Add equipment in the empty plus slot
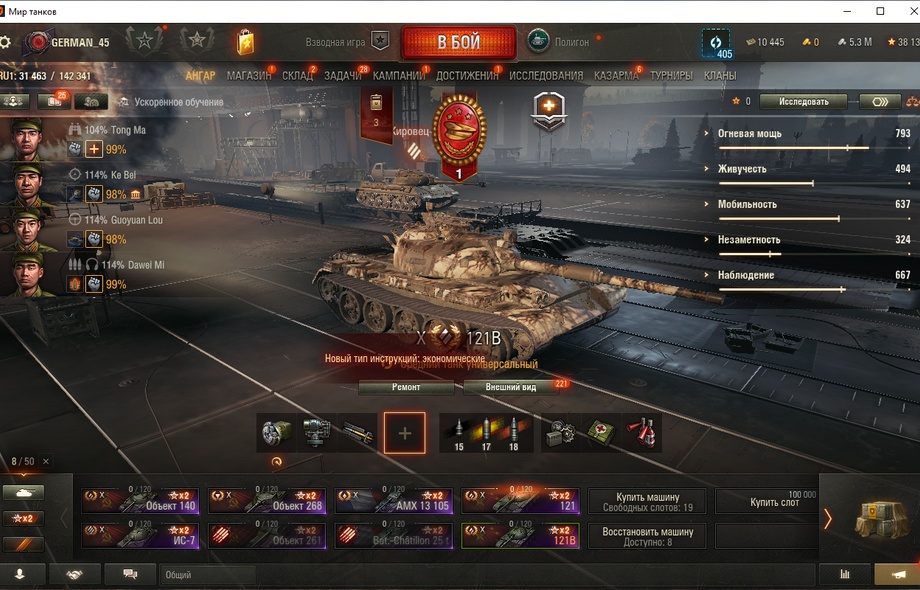Image resolution: width=920 pixels, height=590 pixels. tap(404, 433)
